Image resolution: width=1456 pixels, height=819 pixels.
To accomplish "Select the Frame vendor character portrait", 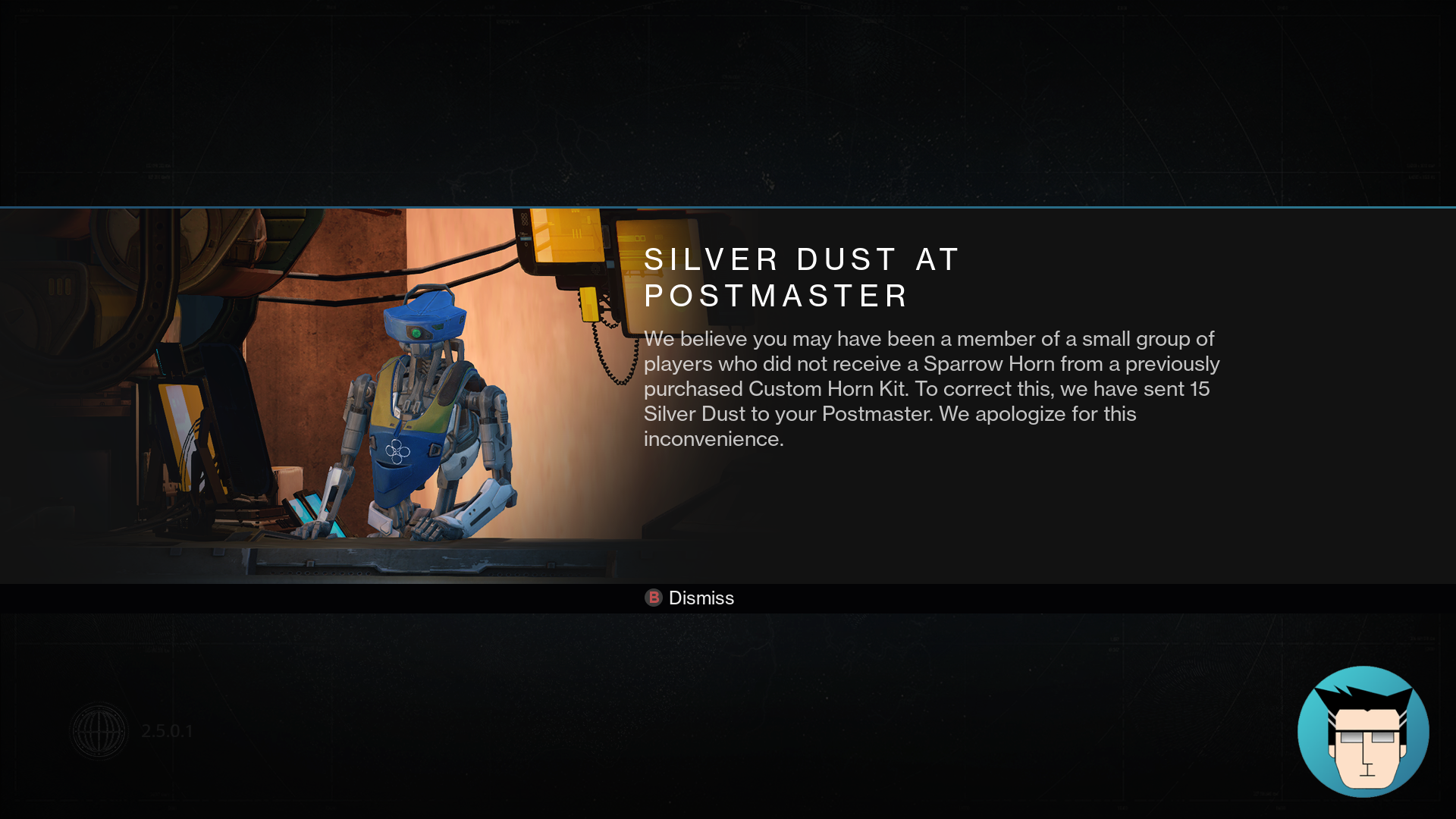I will (x=421, y=417).
